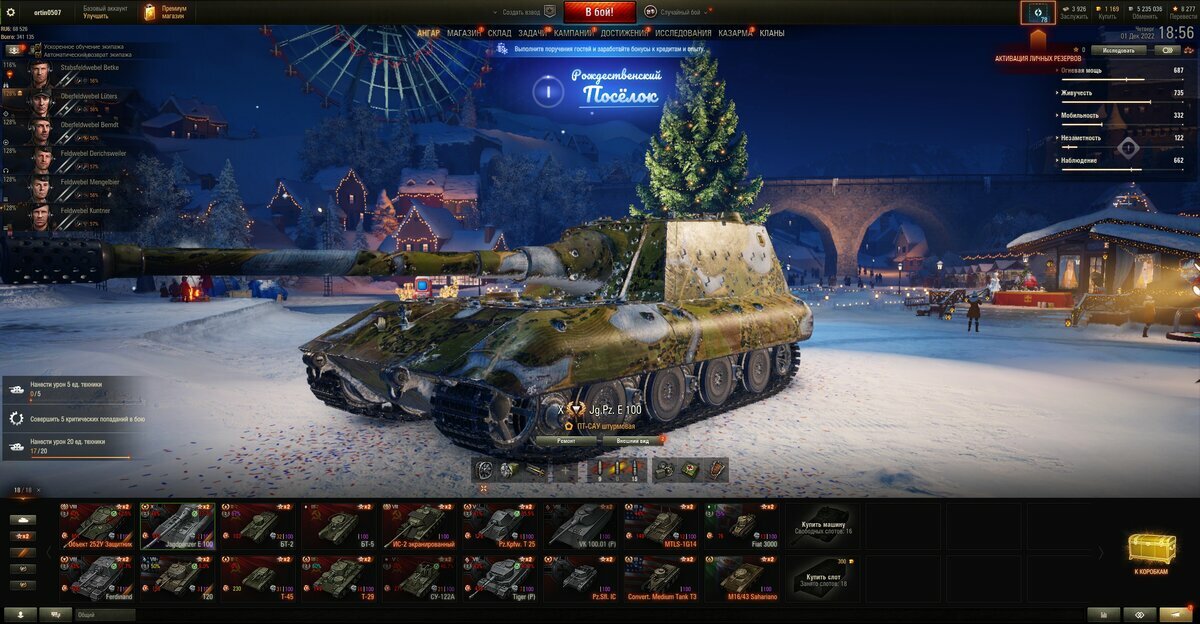Viewport: 1200px width, 624px height.
Task: Open the "Внешний вид" customization button
Action: pyautogui.click(x=633, y=440)
